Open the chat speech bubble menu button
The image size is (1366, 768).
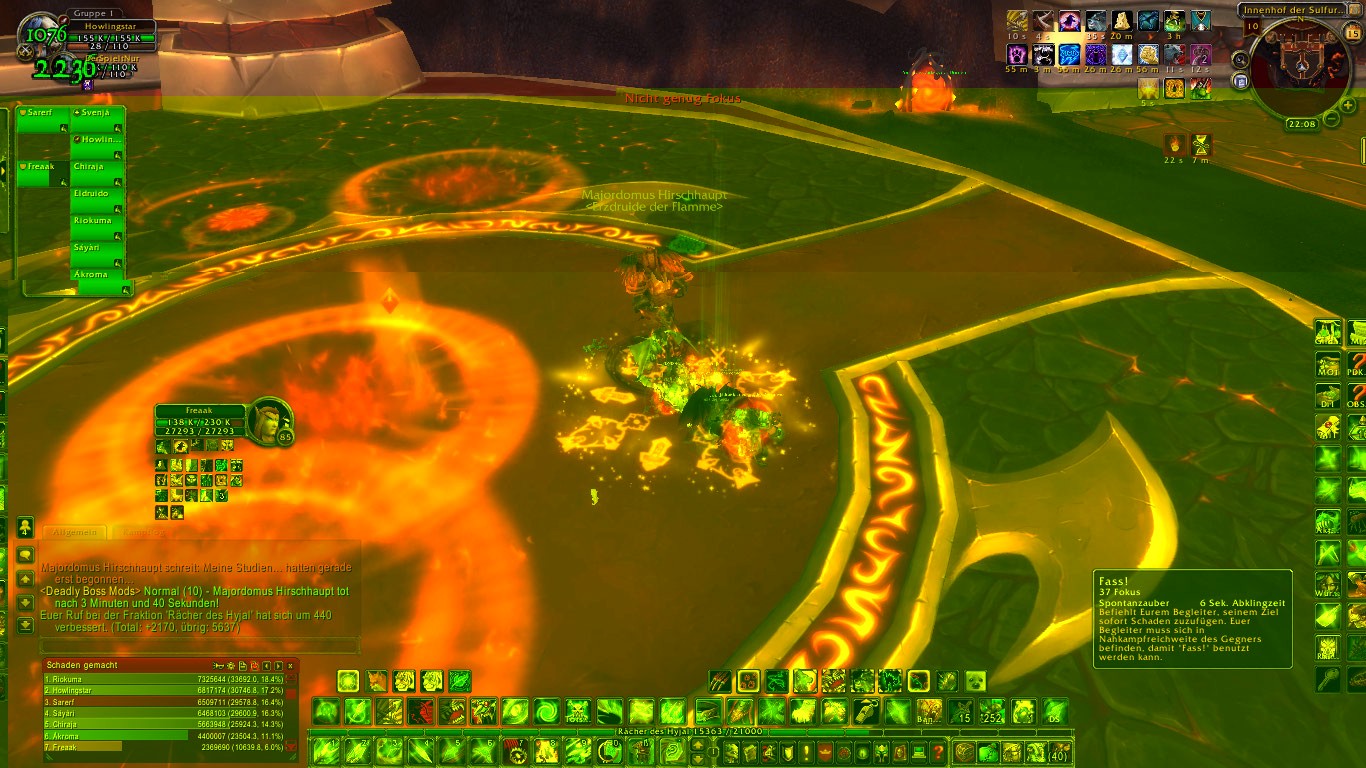pos(25,554)
